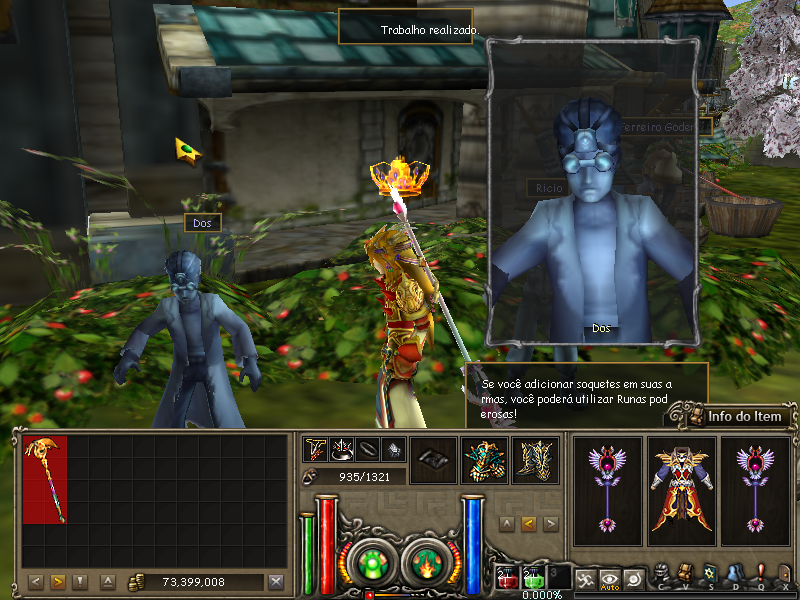Activate the fire skill orb
The image size is (800, 600).
click(x=424, y=562)
